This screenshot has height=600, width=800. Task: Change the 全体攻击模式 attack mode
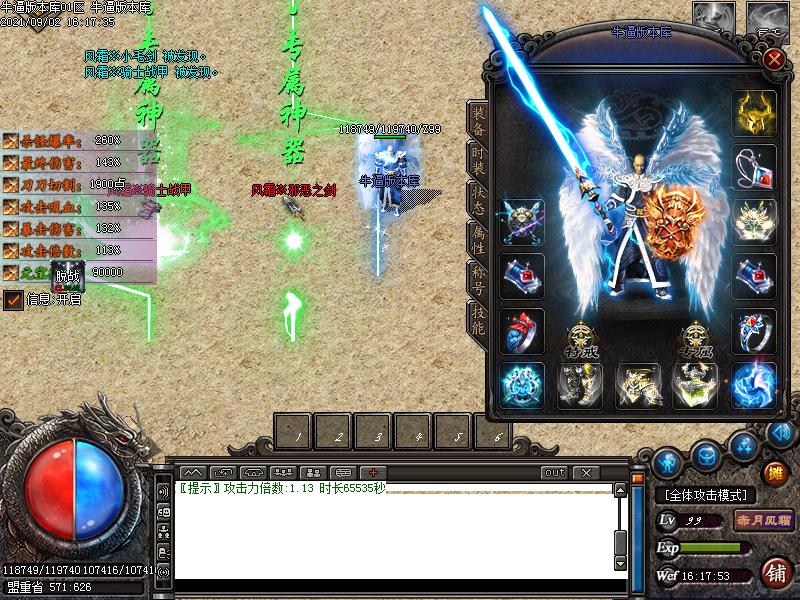point(705,495)
